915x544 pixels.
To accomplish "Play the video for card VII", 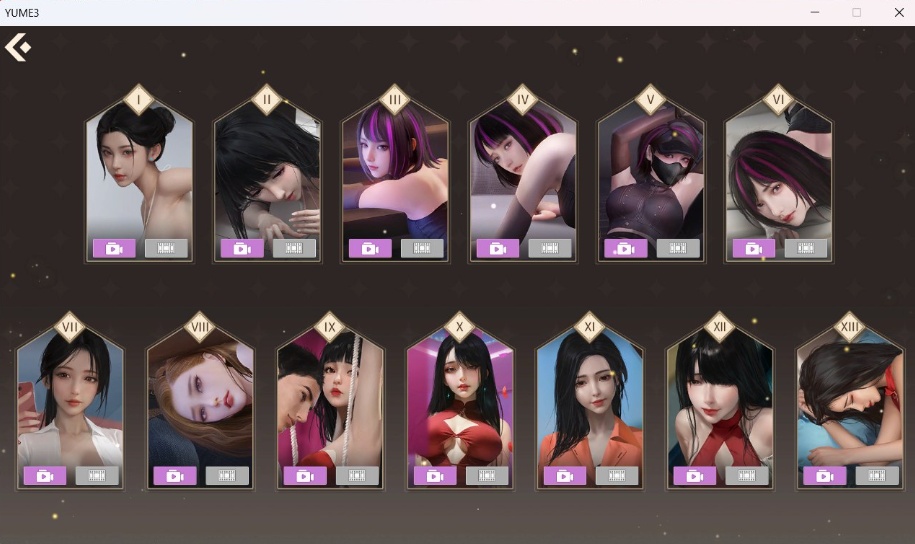I will click(x=45, y=476).
